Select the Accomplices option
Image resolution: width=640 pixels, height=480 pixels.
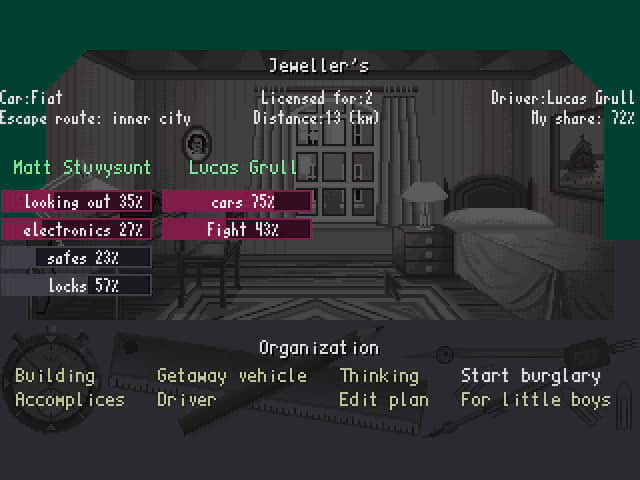pyautogui.click(x=70, y=399)
